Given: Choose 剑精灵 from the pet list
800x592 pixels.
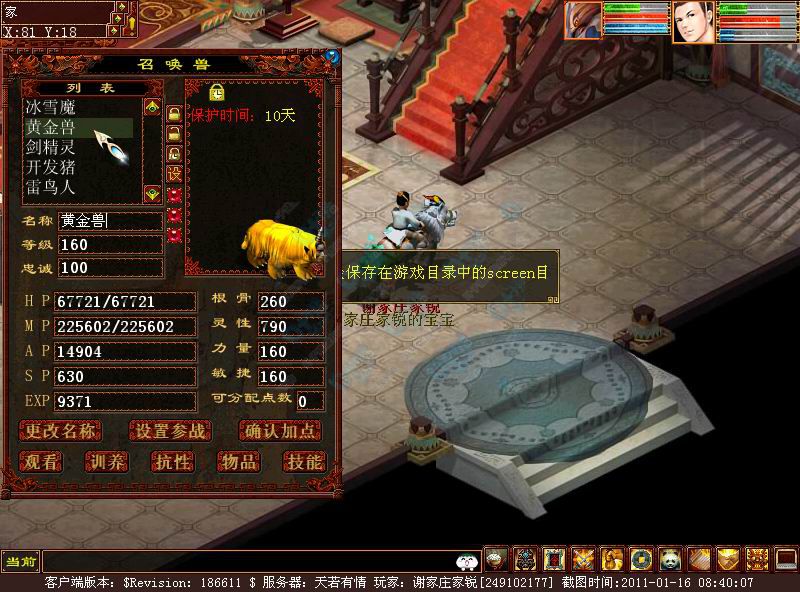Looking at the screenshot, I should [50, 147].
